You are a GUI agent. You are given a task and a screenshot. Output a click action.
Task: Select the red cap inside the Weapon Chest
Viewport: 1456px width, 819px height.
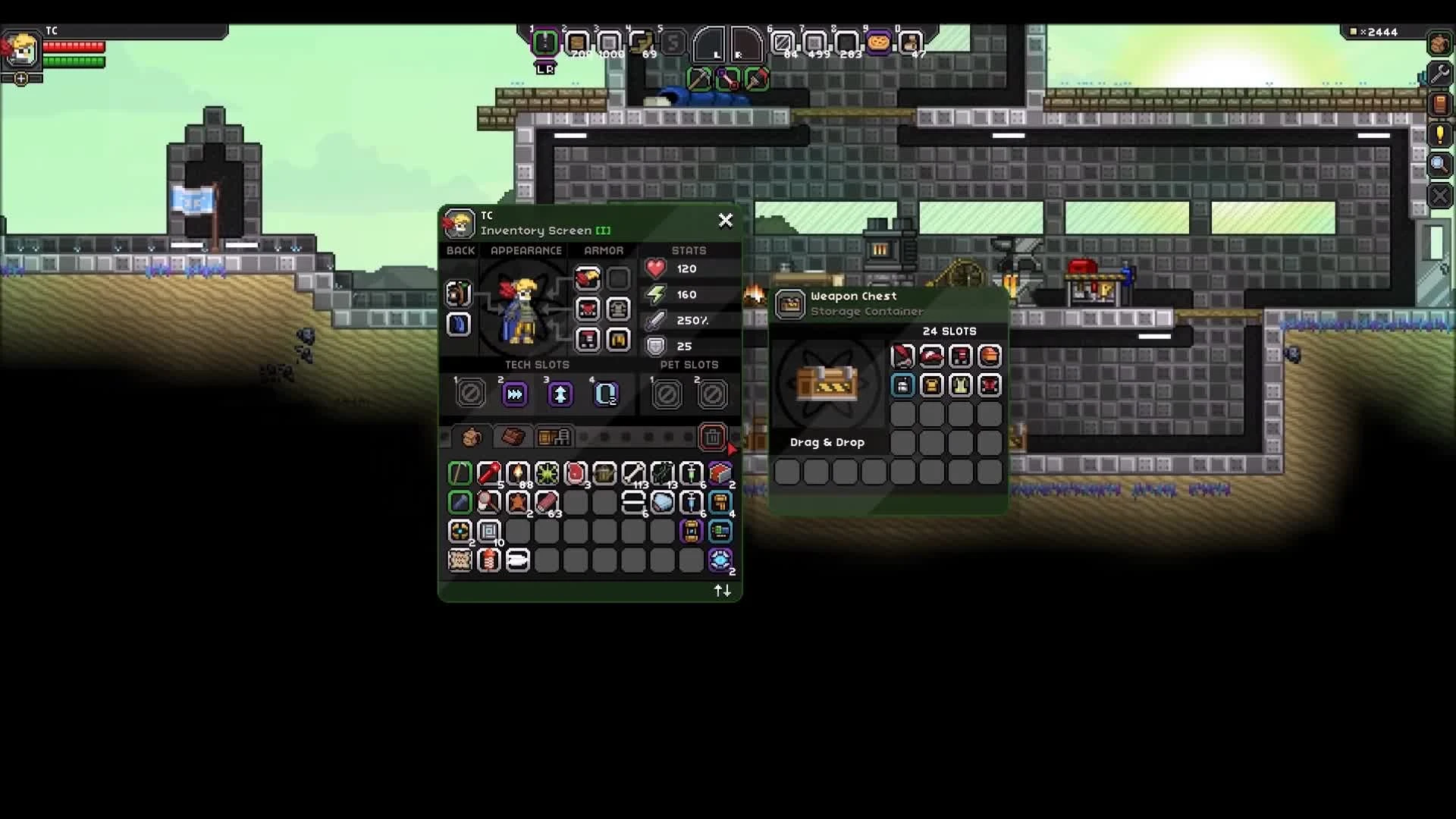point(931,356)
